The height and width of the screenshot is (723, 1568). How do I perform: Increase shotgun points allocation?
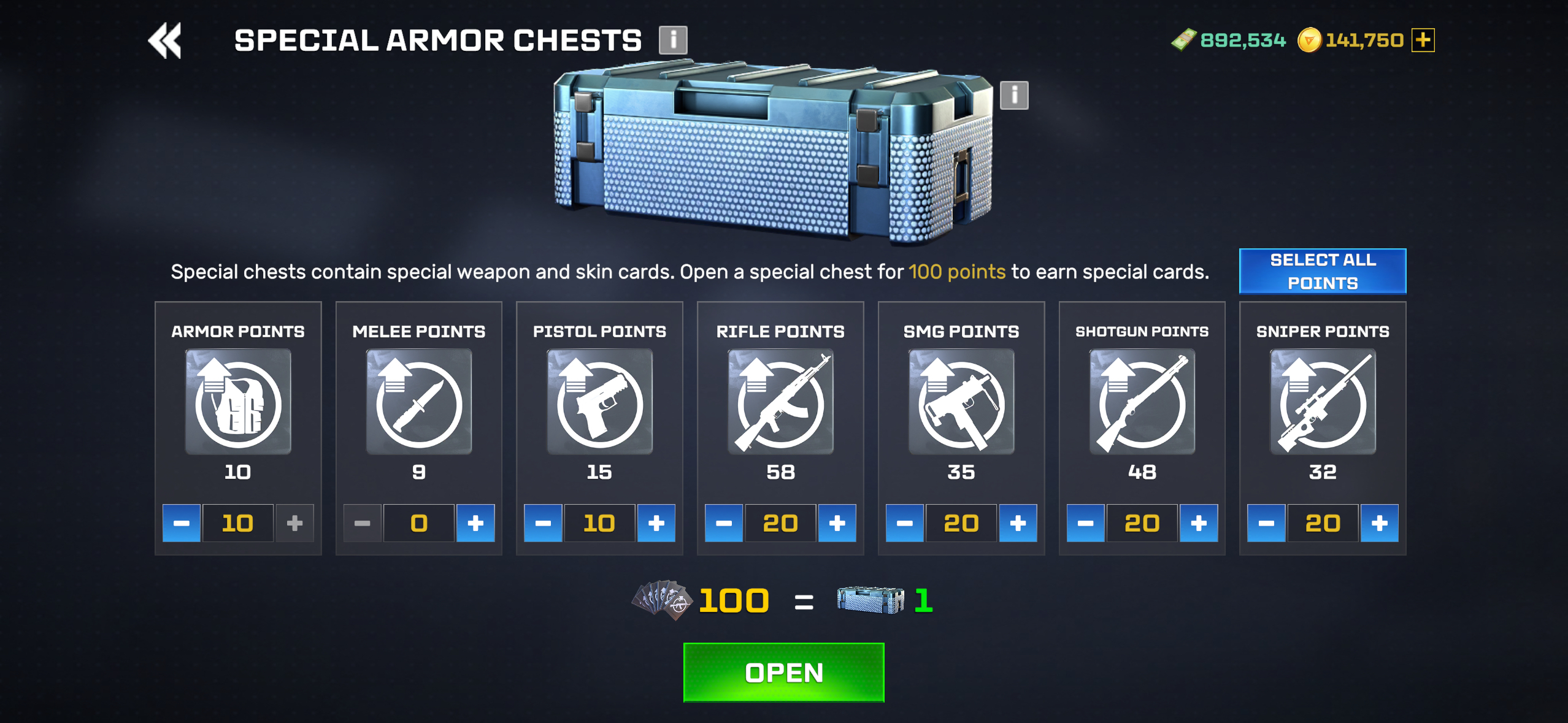[x=1198, y=523]
